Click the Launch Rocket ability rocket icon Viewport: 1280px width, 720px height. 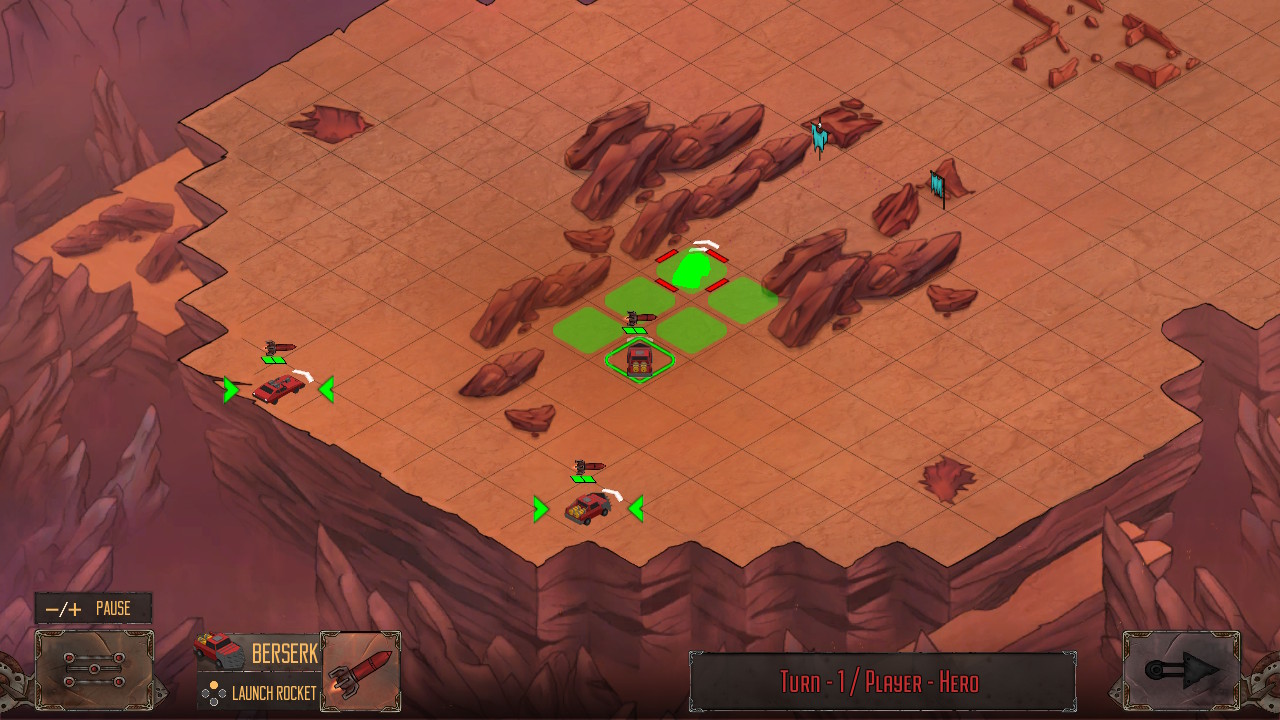(x=360, y=670)
